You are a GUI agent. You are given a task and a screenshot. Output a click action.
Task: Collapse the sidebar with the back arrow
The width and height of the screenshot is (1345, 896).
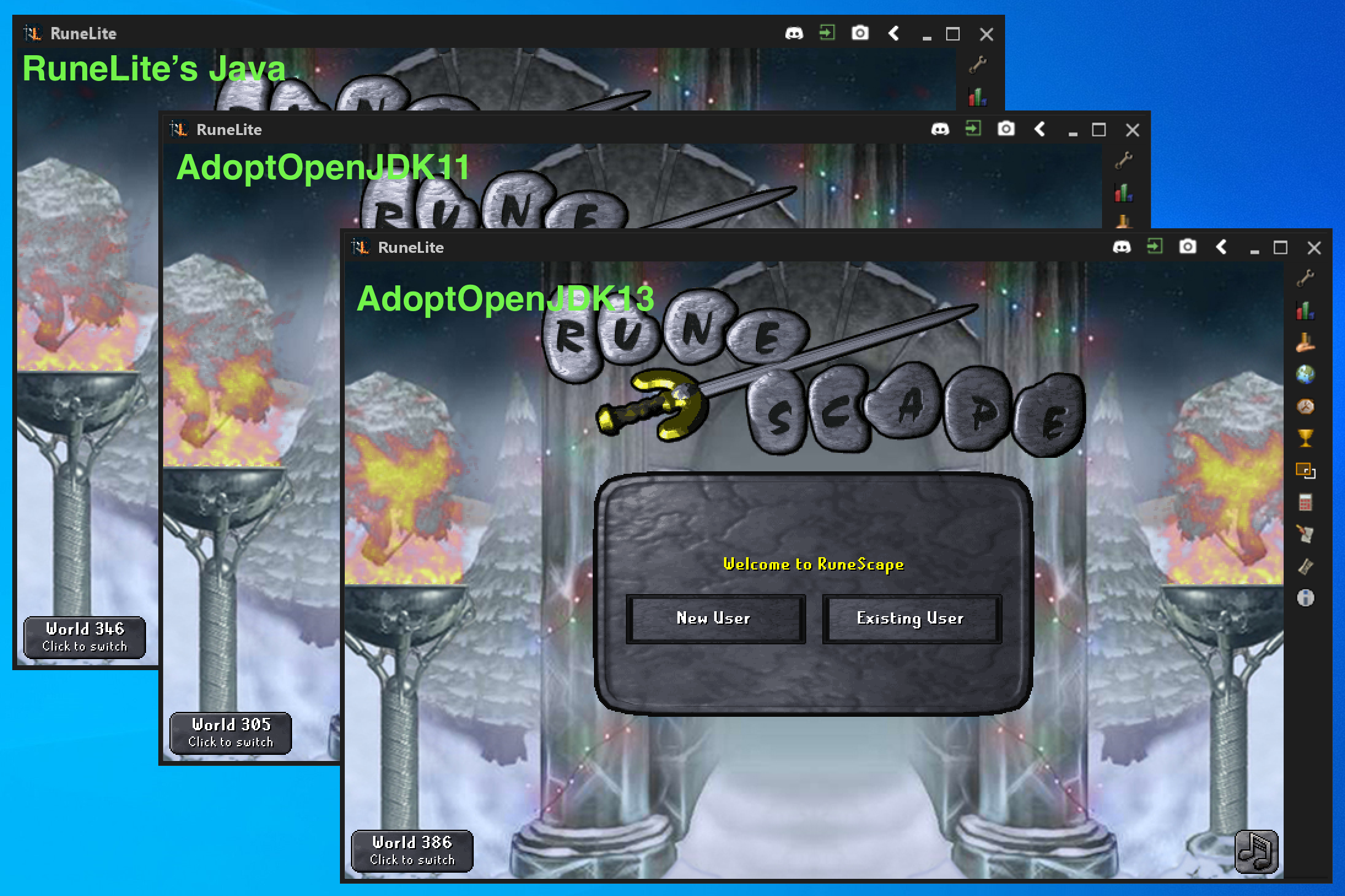[1222, 247]
